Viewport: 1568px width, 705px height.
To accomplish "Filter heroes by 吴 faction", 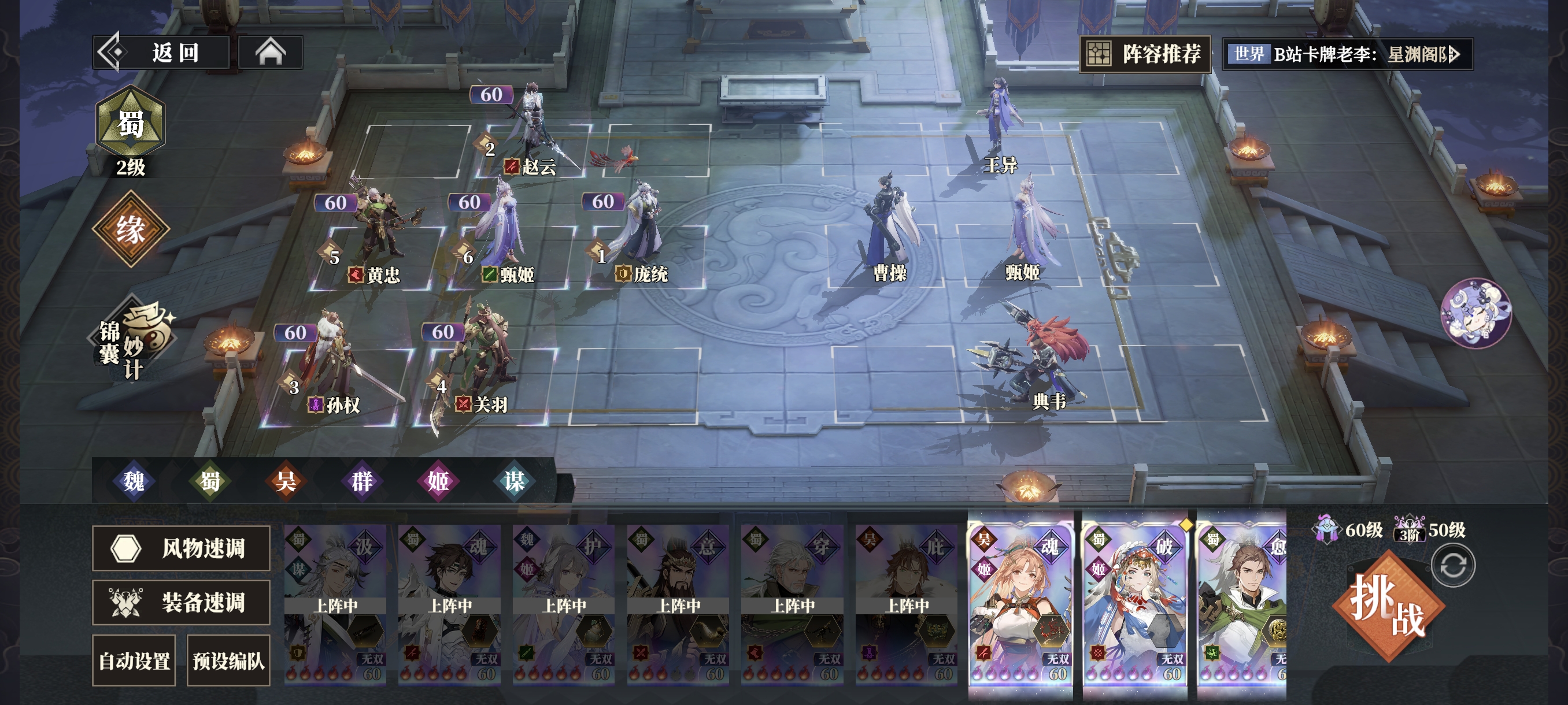I will click(x=286, y=481).
